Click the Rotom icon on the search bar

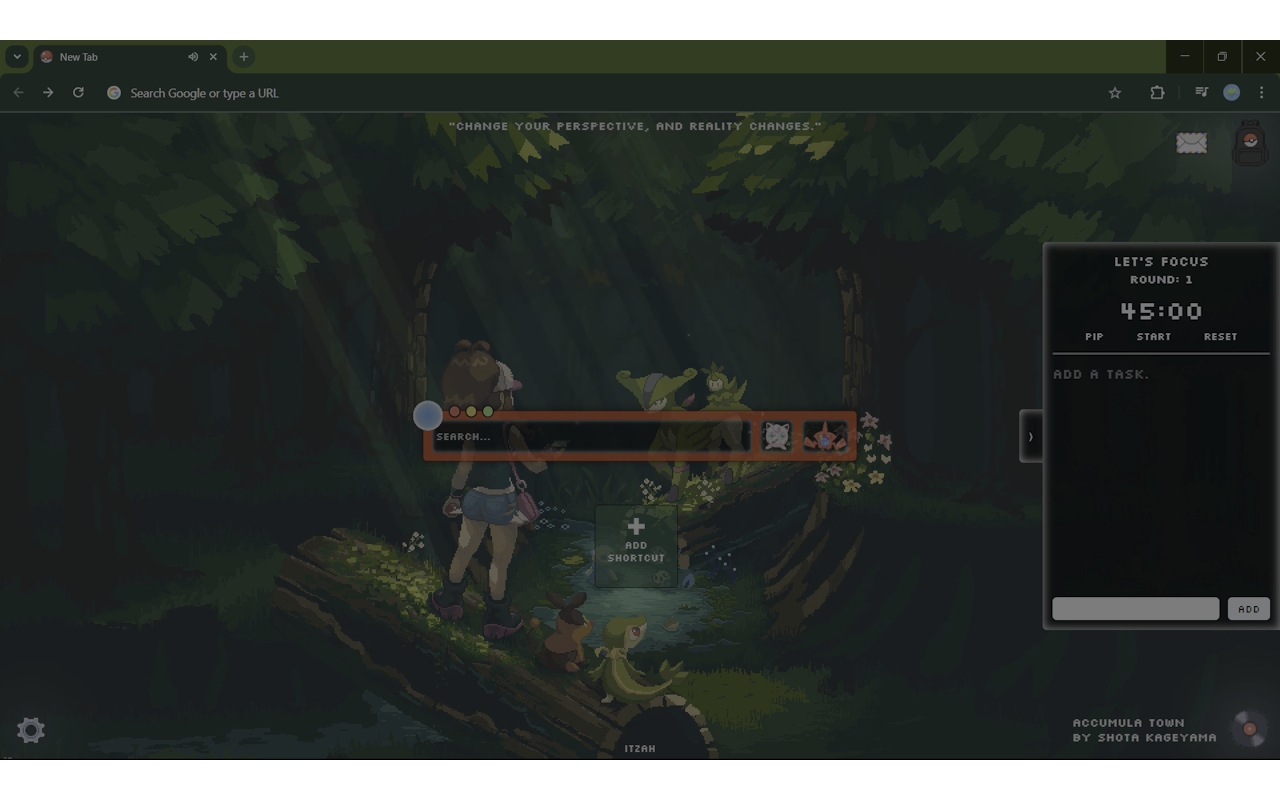(x=825, y=435)
